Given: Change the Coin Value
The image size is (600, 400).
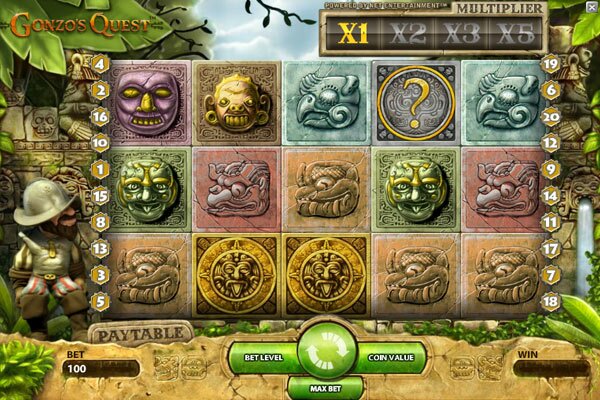Looking at the screenshot, I should click(391, 355).
